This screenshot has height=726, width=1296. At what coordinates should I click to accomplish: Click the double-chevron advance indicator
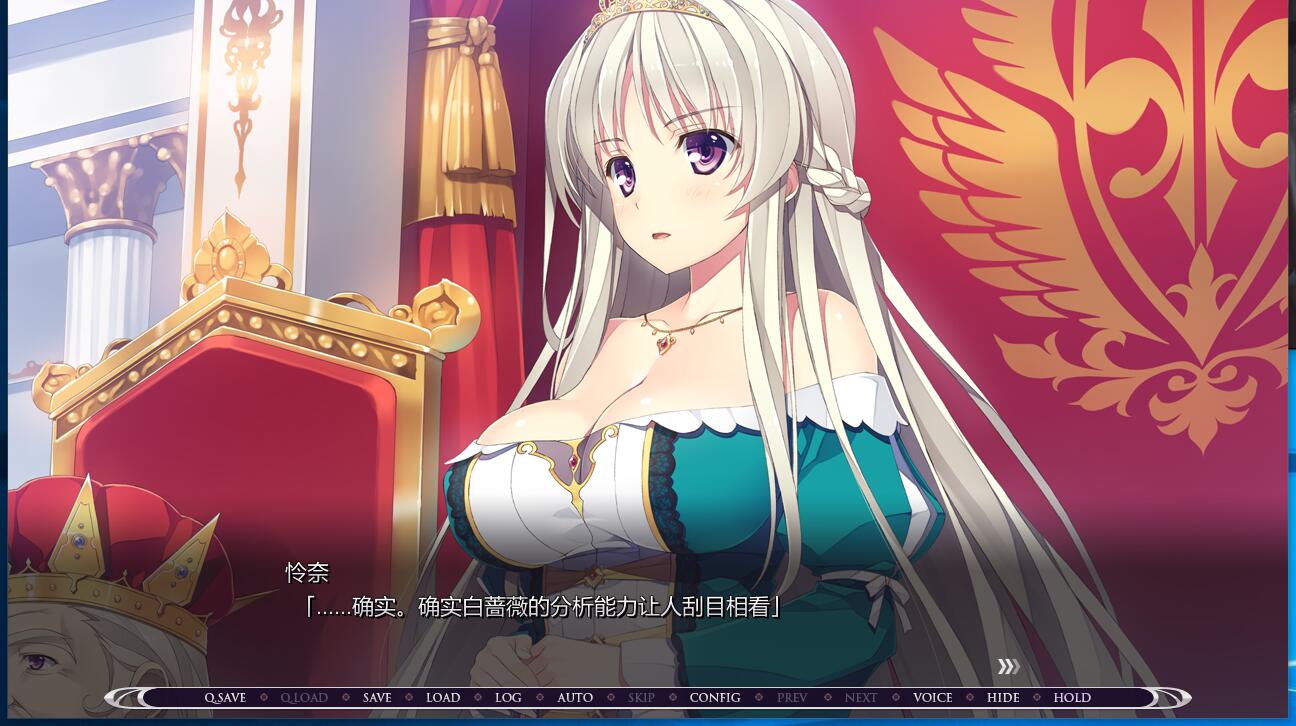(x=1010, y=666)
